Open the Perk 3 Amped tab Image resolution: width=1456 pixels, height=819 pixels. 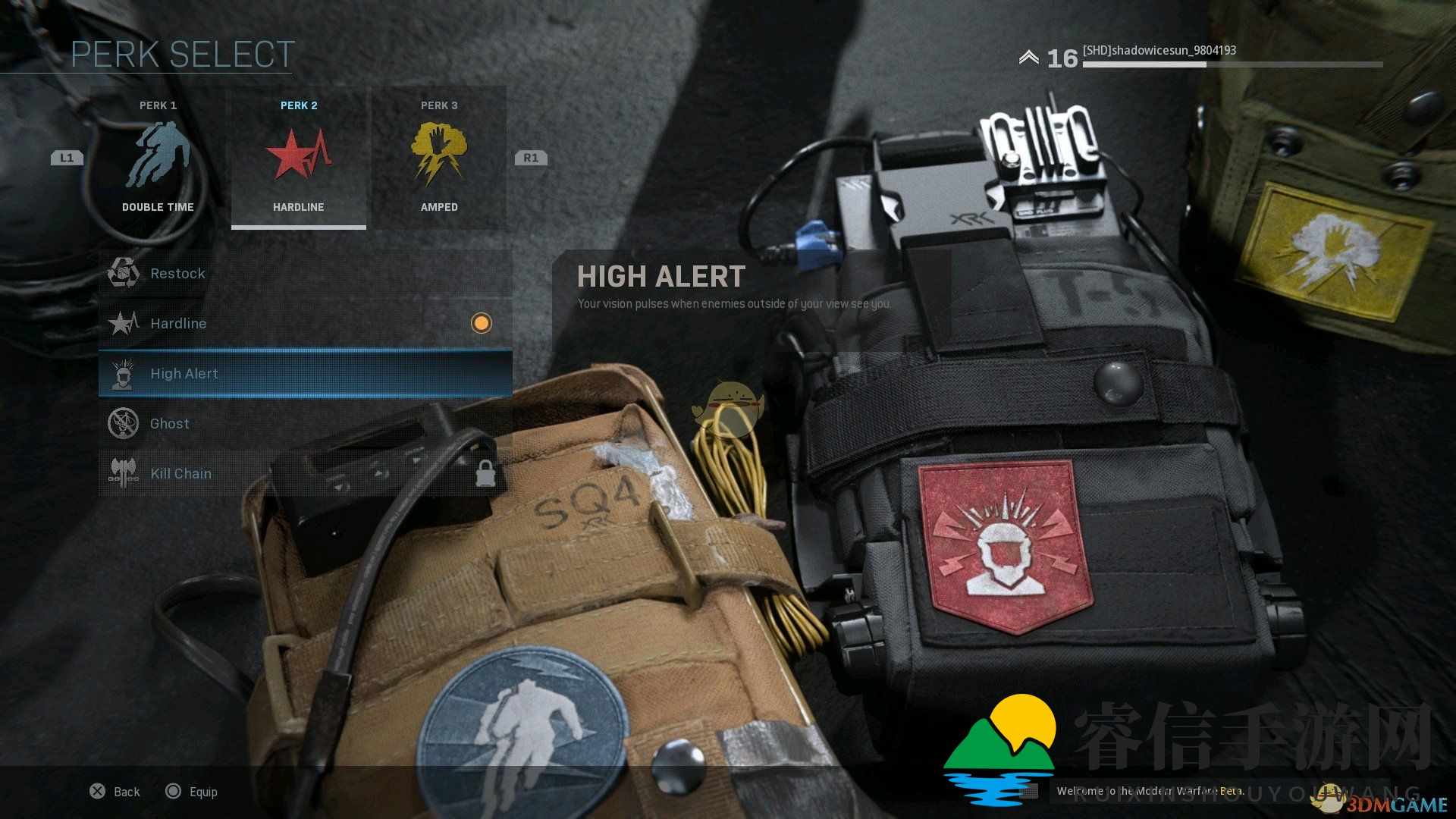point(438,158)
